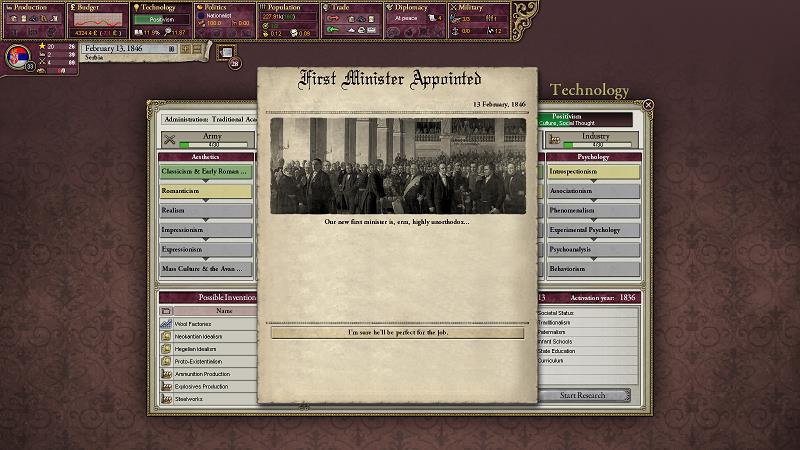Select the Phenomenalism technology
The width and height of the screenshot is (800, 450).
click(x=594, y=210)
